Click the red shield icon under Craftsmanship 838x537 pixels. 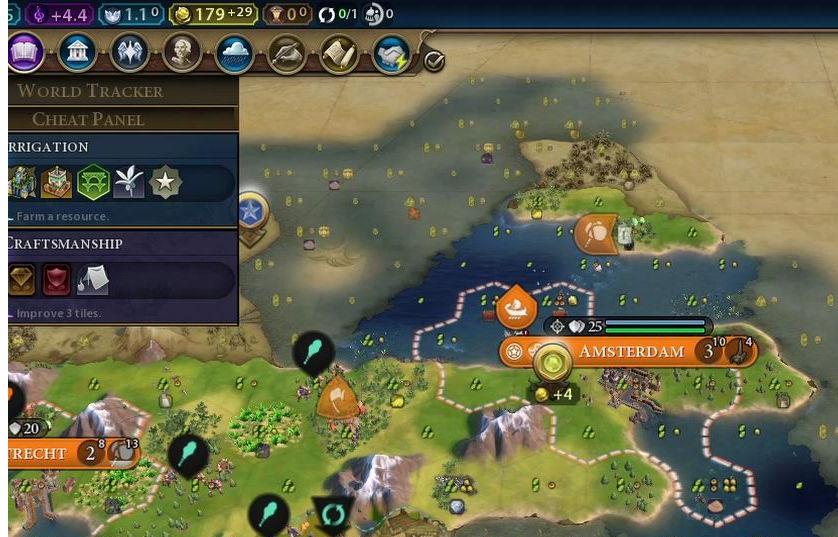[56, 281]
